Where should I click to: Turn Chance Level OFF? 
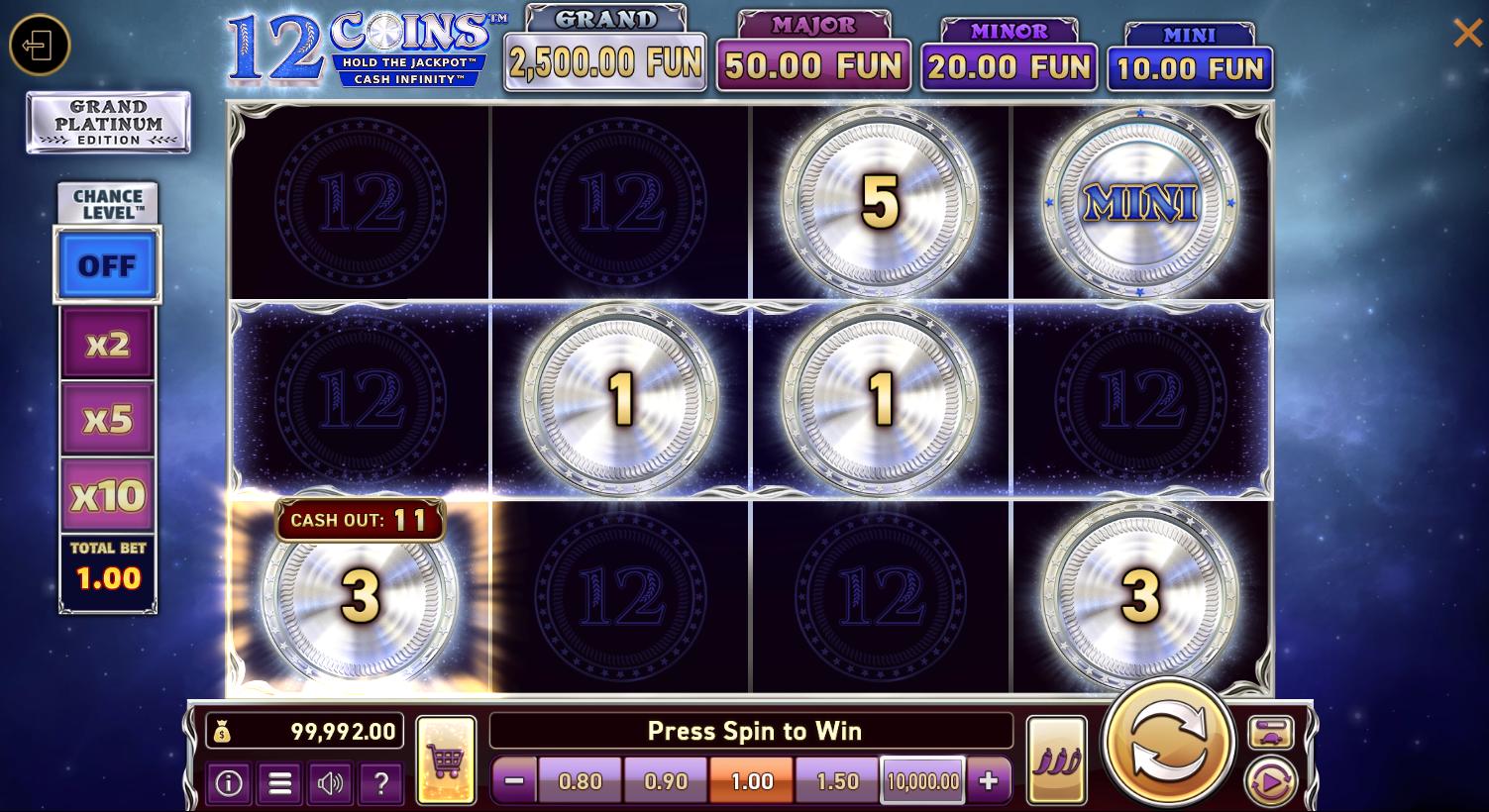pos(107,264)
